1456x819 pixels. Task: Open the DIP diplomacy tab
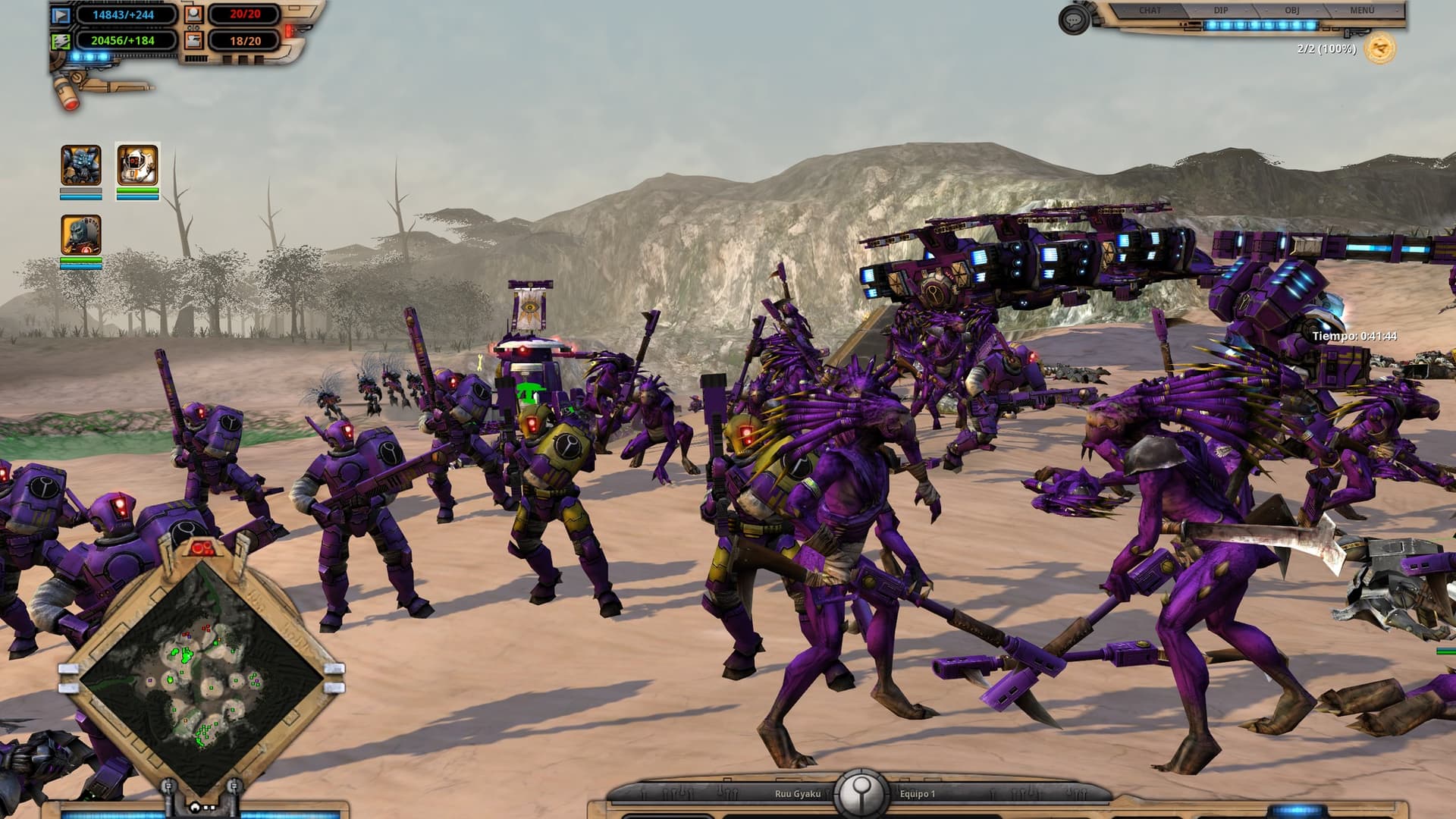coord(1221,11)
